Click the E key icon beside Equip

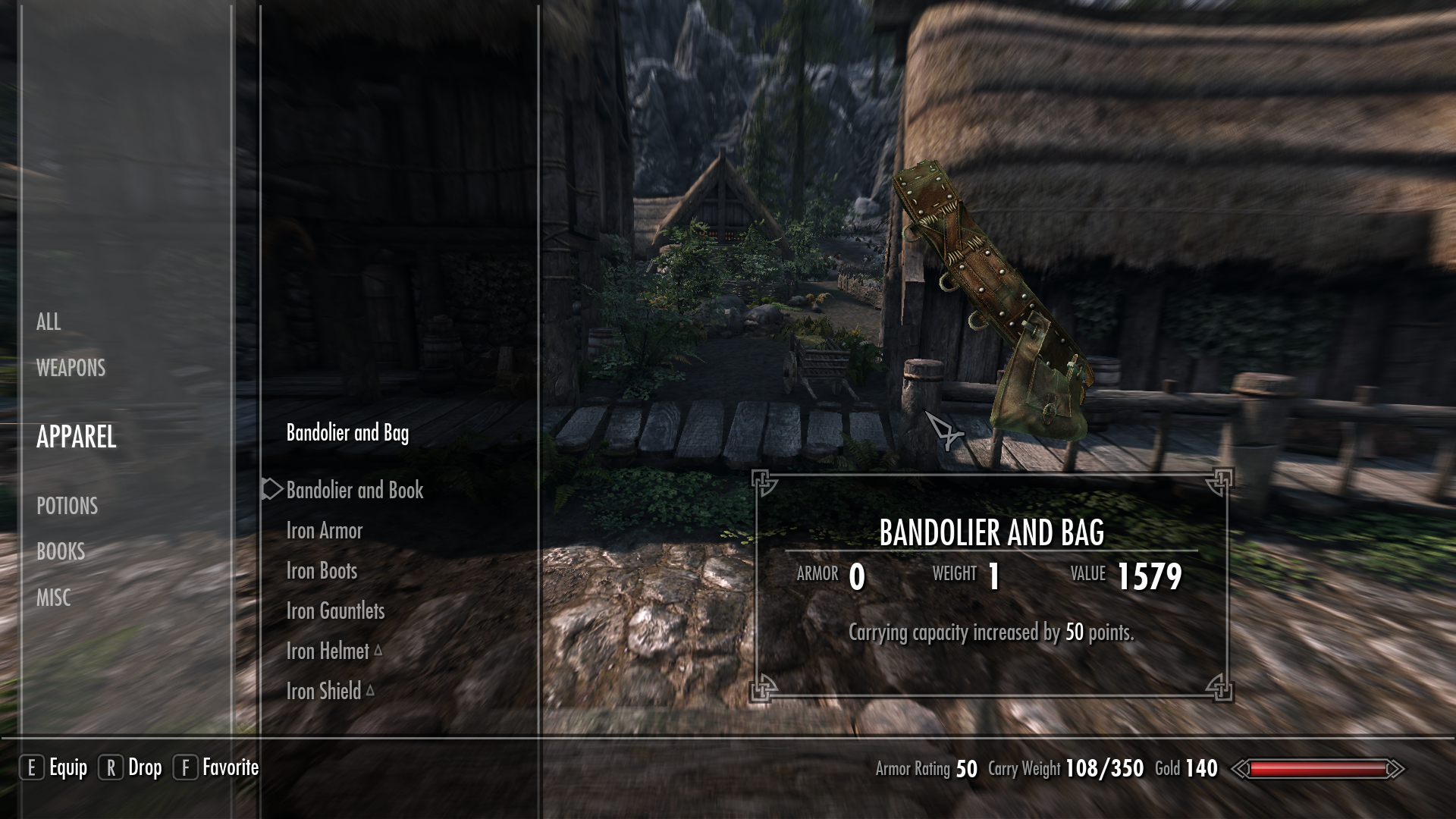click(x=32, y=767)
